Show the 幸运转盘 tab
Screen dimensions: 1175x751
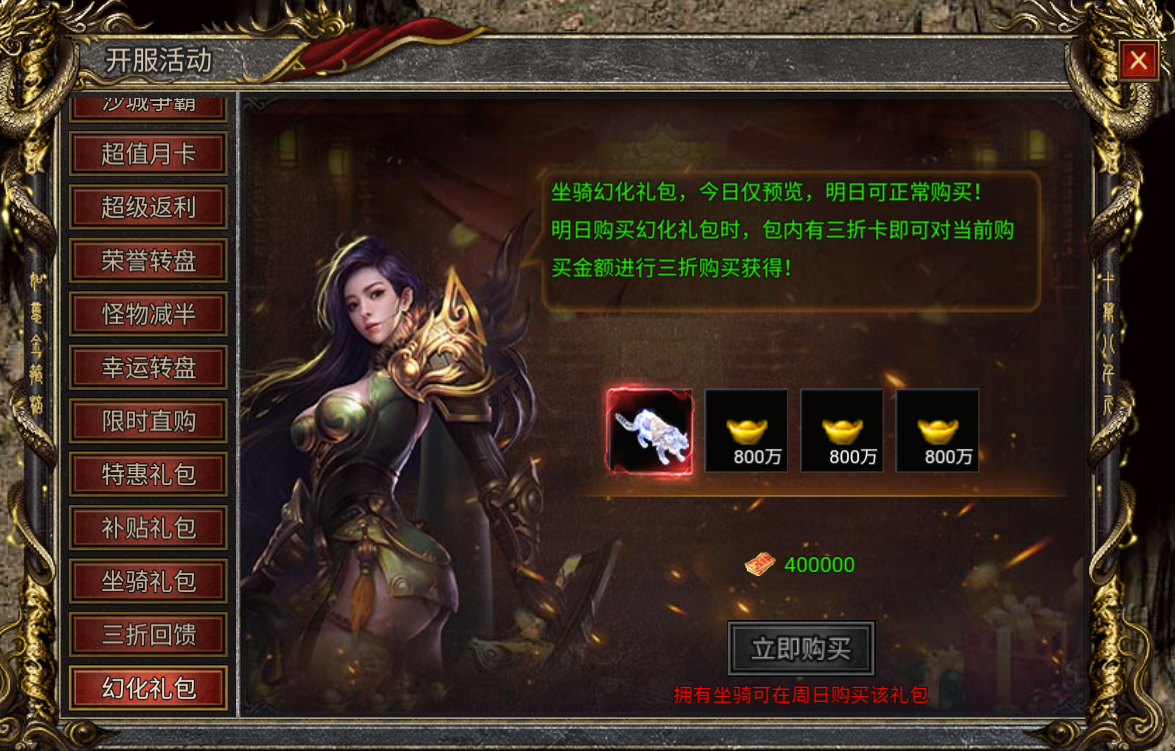click(x=149, y=368)
